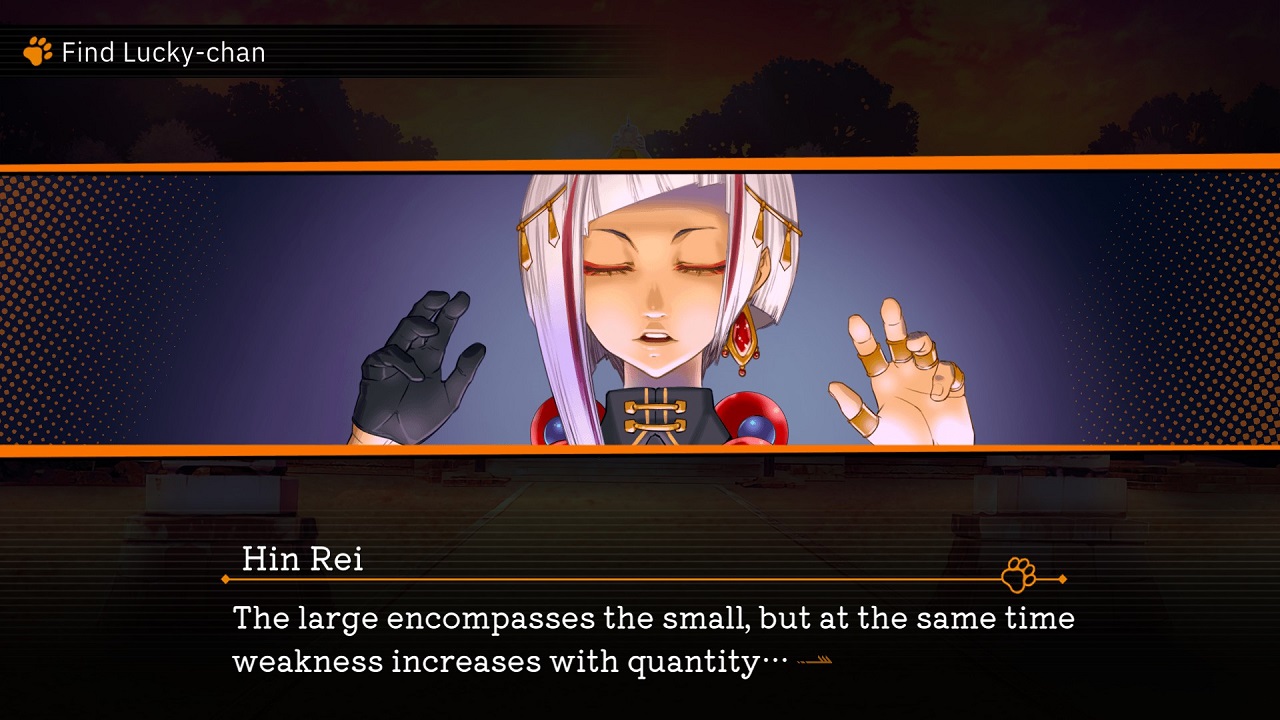Click the Find Lucky-chan objective banner
The image size is (1280, 720).
coord(160,52)
